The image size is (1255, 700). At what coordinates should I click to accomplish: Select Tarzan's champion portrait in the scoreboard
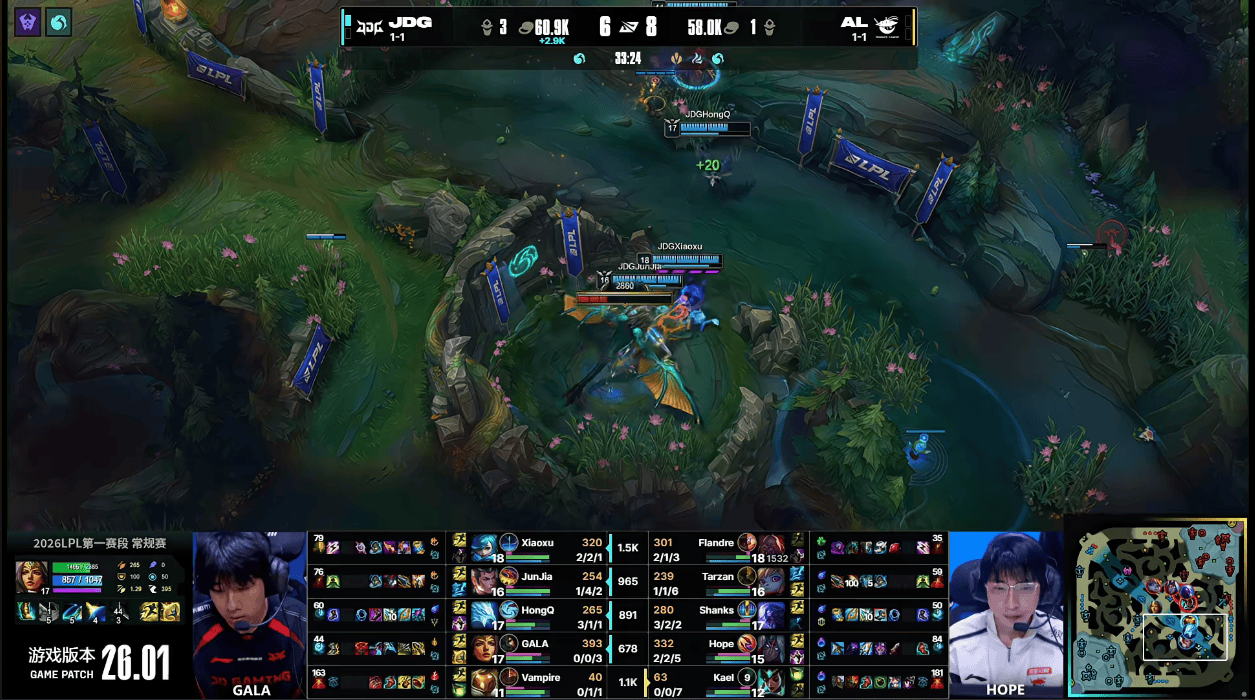(x=771, y=582)
